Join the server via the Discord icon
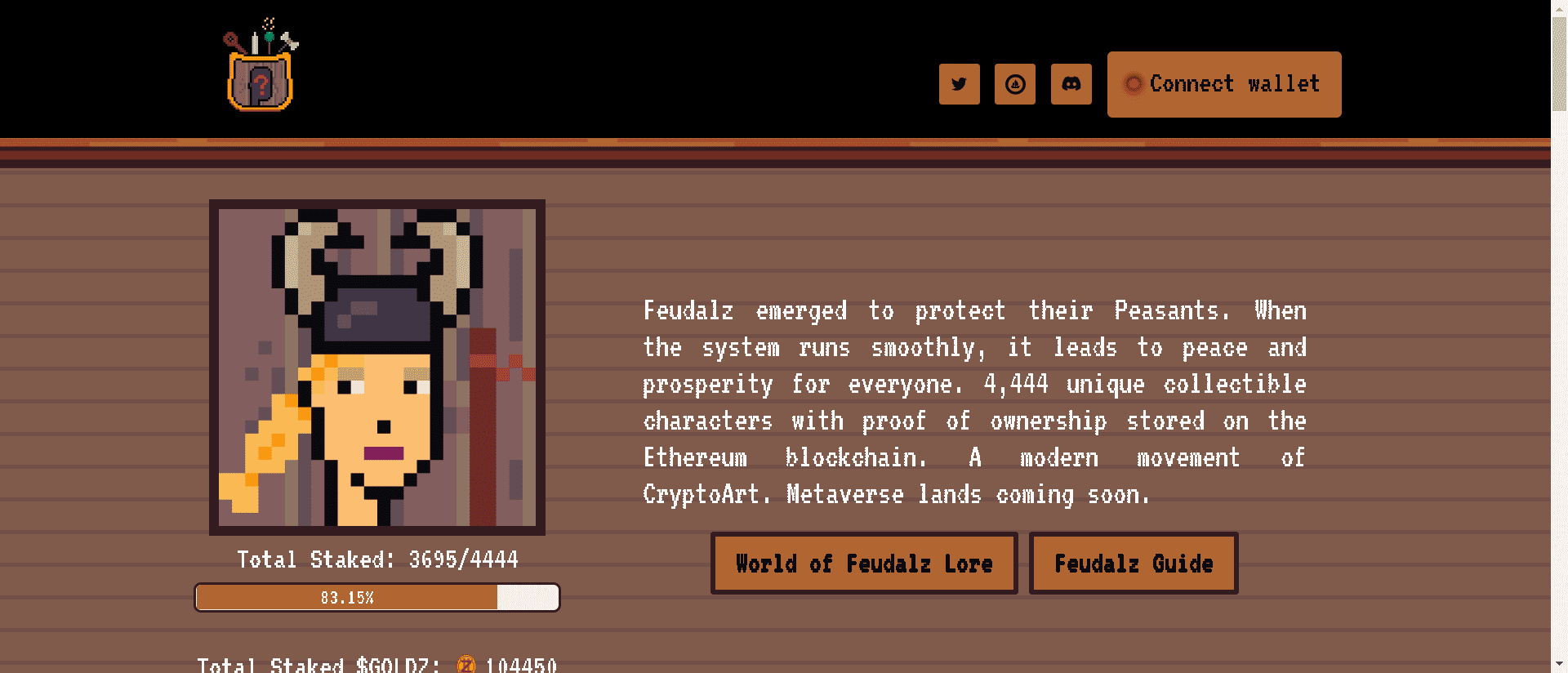Screen dimensions: 1568x673 point(1071,83)
